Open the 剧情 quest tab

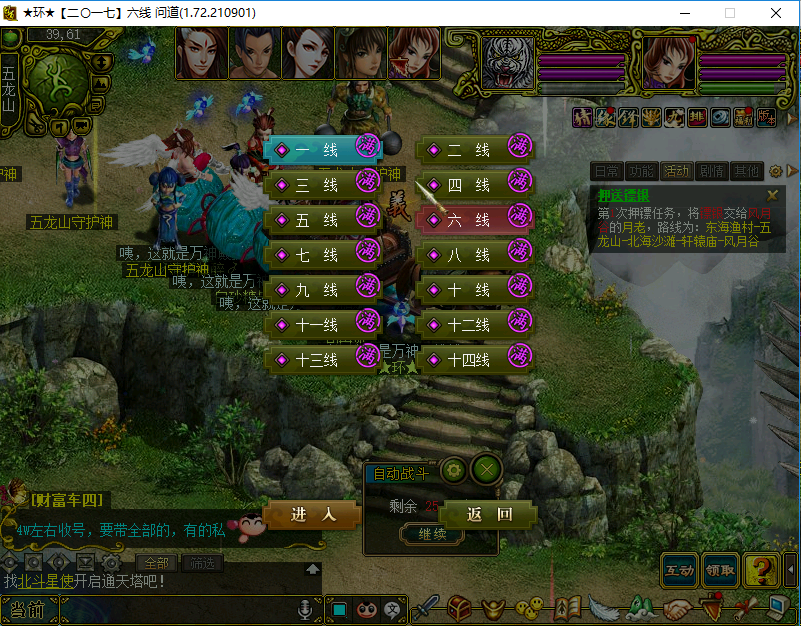coord(711,171)
